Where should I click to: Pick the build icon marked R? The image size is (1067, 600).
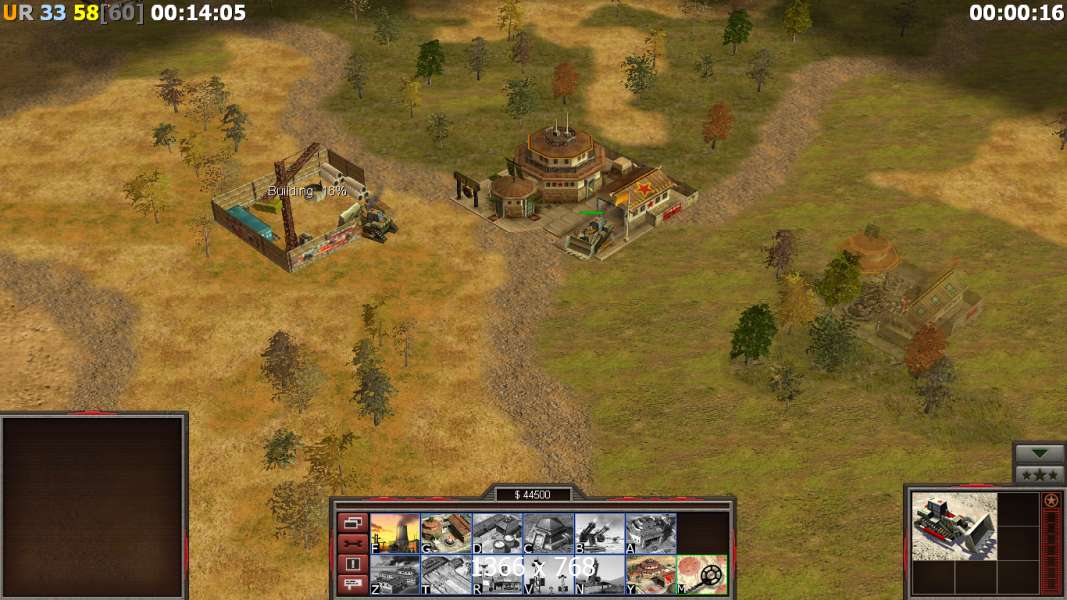497,575
